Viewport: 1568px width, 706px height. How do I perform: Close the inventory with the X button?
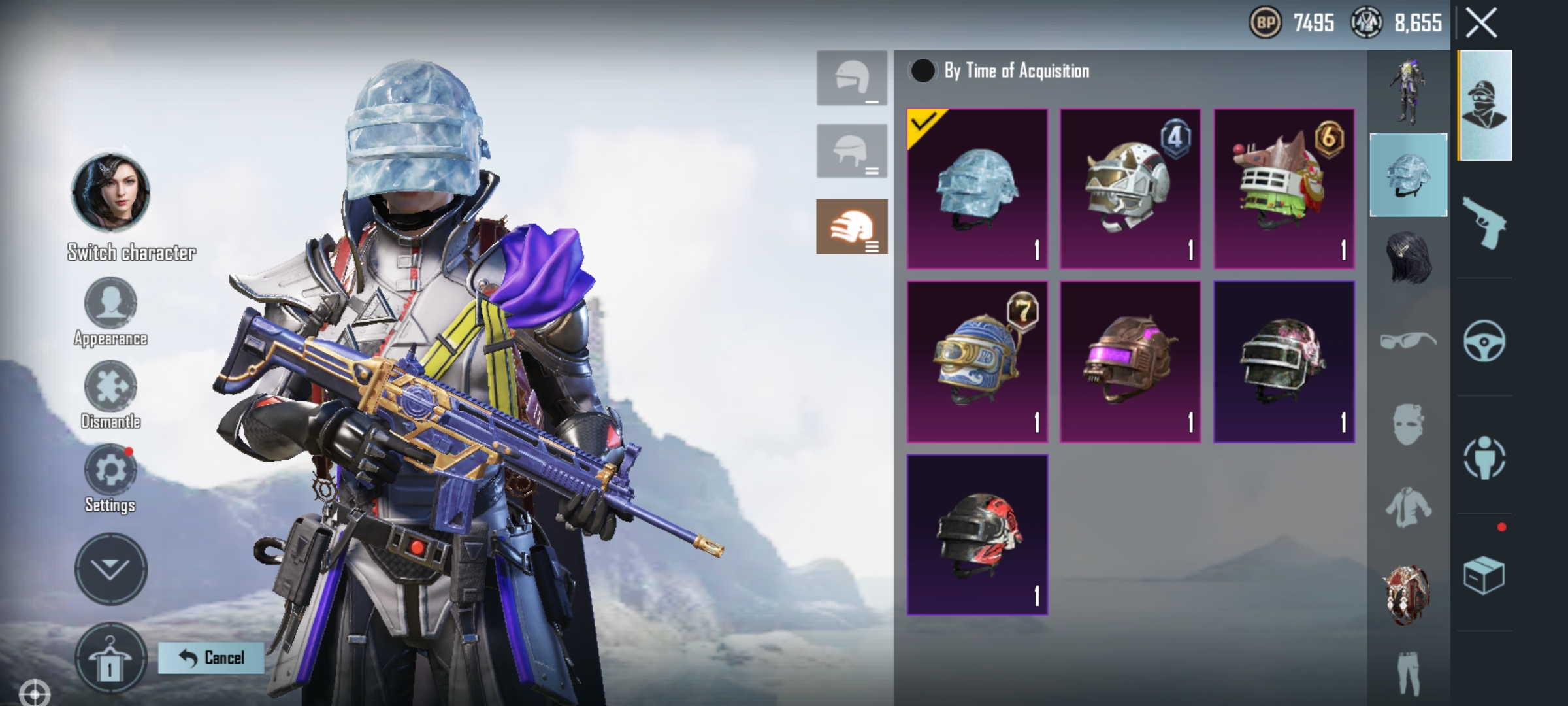point(1480,24)
